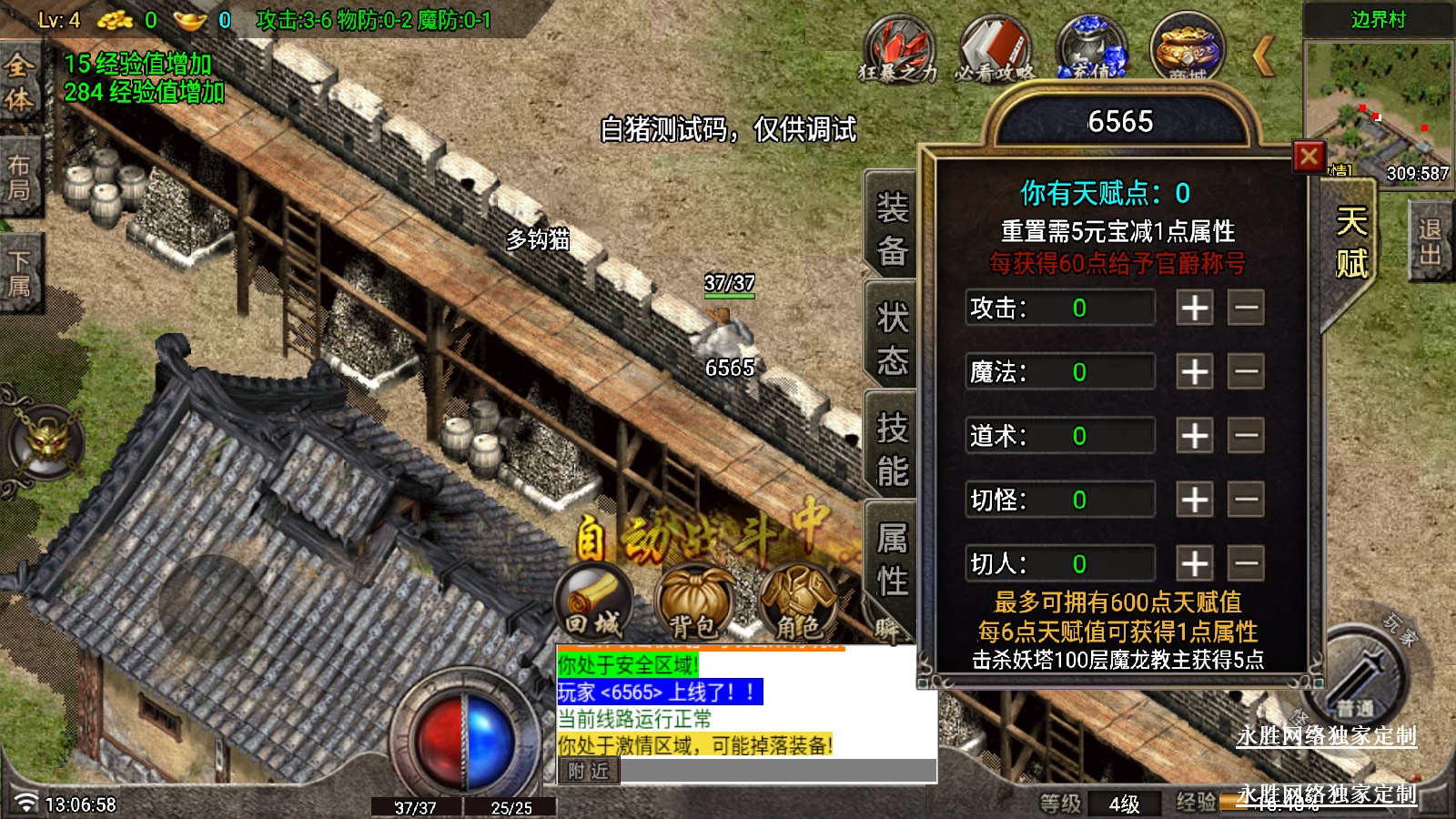The width and height of the screenshot is (1456, 819).
Task: Add a point to 道术 talent
Action: [1194, 436]
